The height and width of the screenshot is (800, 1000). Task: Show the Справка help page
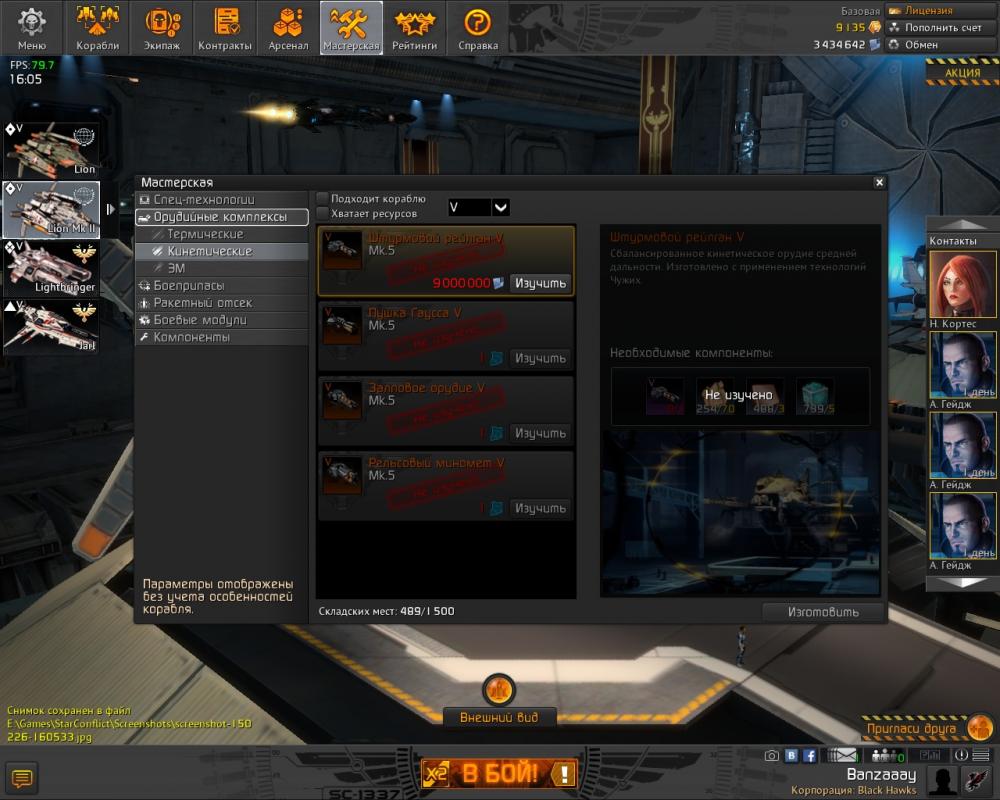(477, 28)
